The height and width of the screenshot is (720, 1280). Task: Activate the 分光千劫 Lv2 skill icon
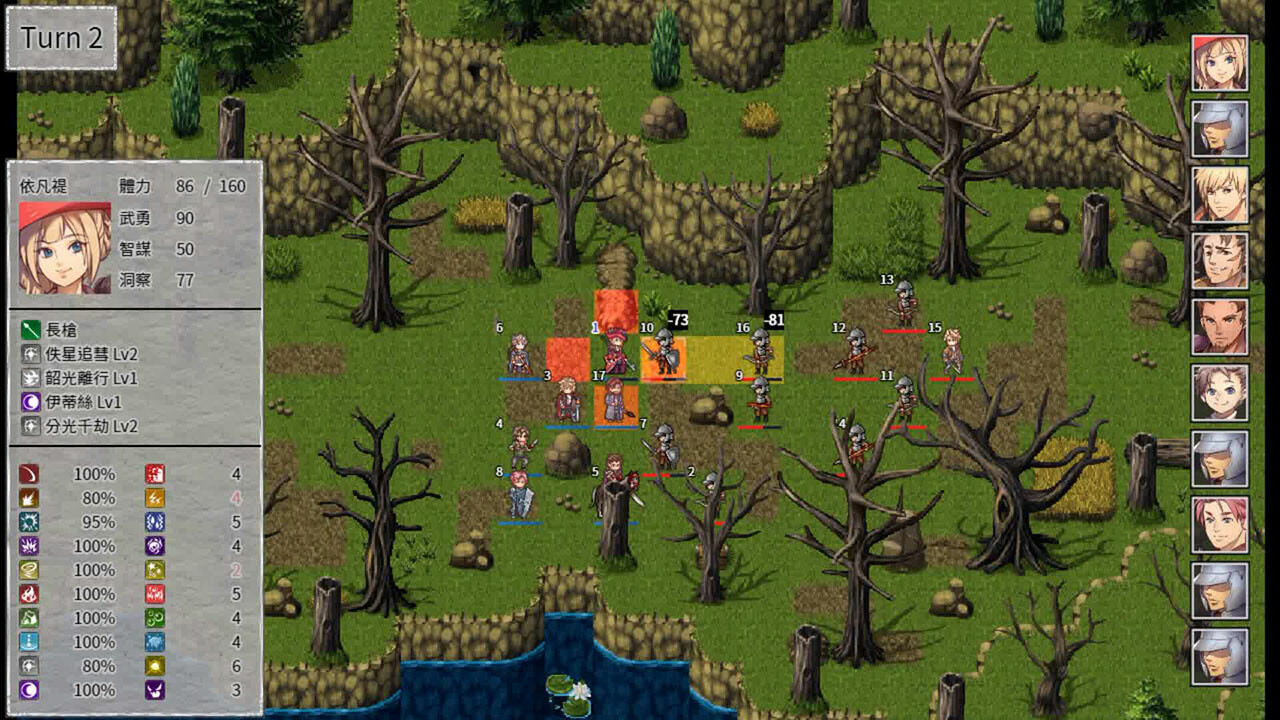point(30,421)
